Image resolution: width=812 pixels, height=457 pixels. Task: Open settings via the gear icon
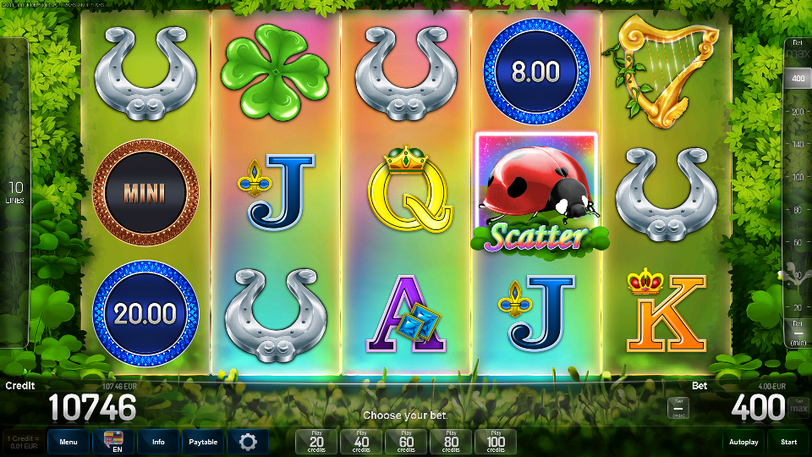(248, 441)
